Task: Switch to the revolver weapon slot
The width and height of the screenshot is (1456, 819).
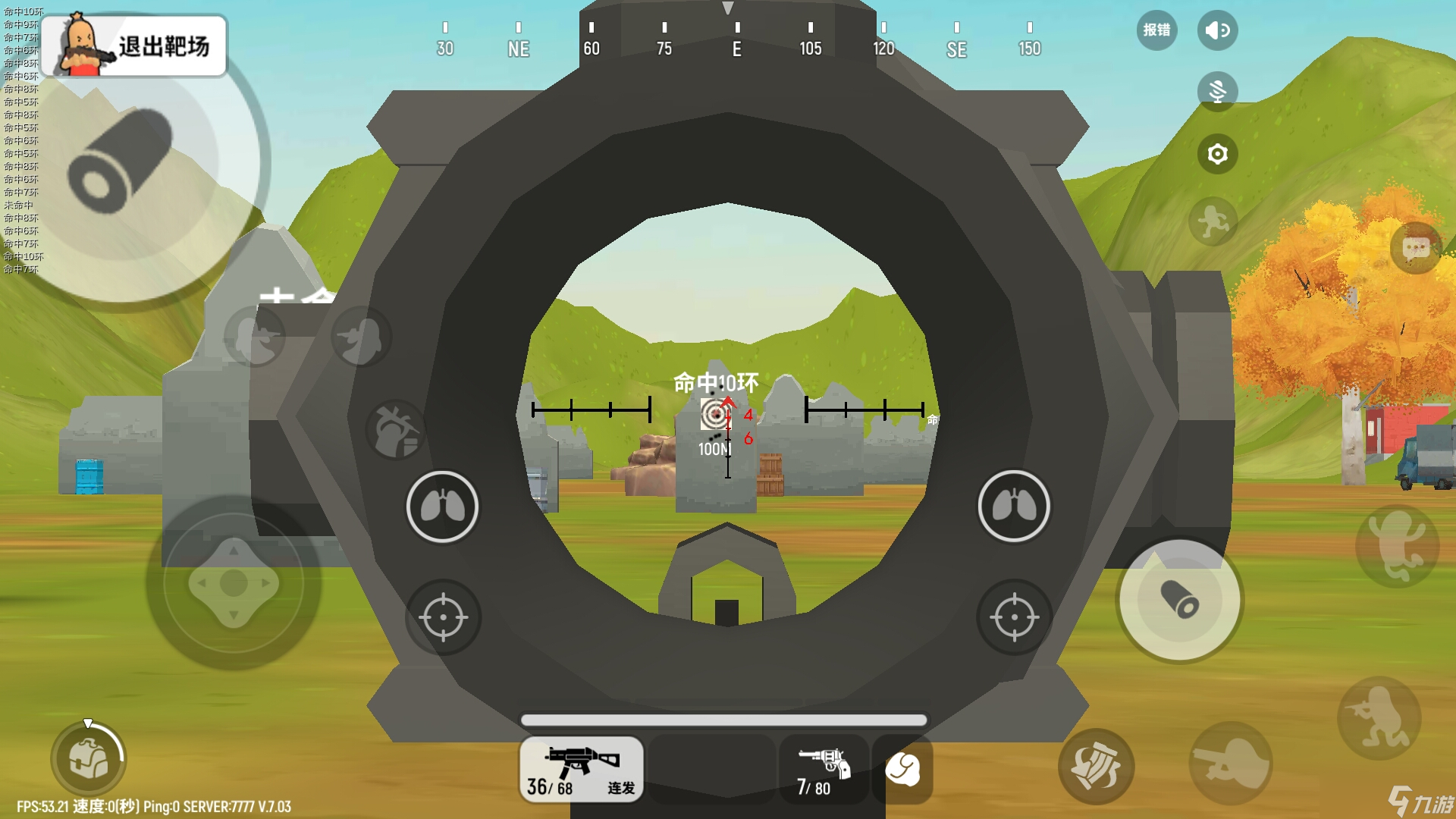Action: click(824, 769)
